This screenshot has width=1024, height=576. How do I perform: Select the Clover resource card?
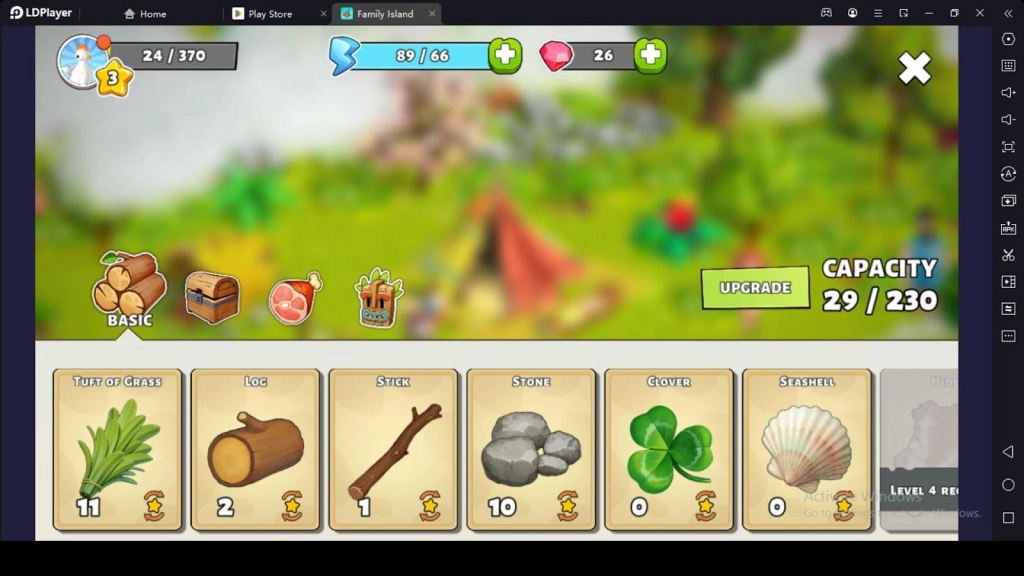coord(670,449)
